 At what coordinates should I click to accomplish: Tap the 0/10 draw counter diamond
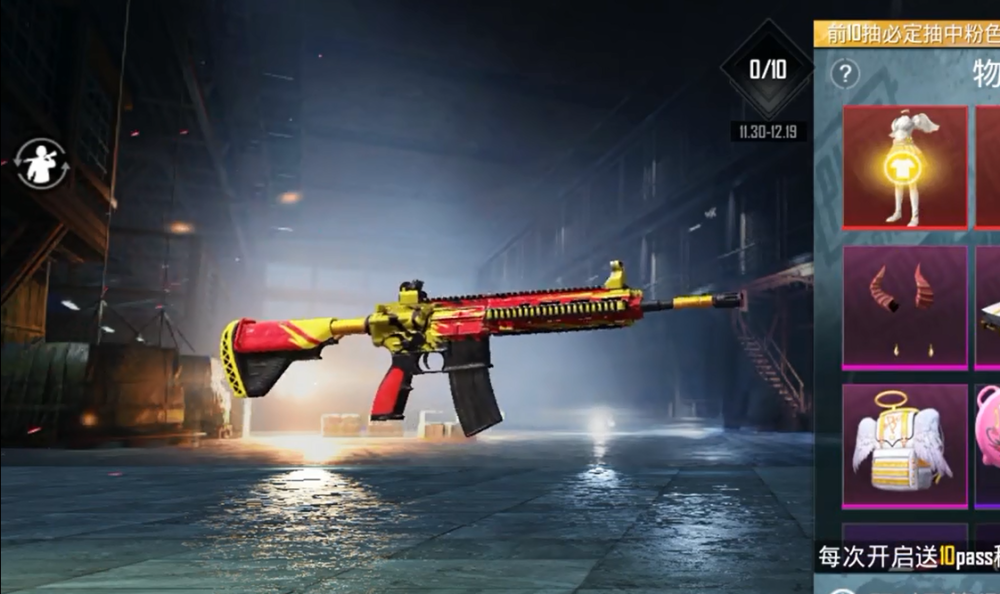click(767, 69)
